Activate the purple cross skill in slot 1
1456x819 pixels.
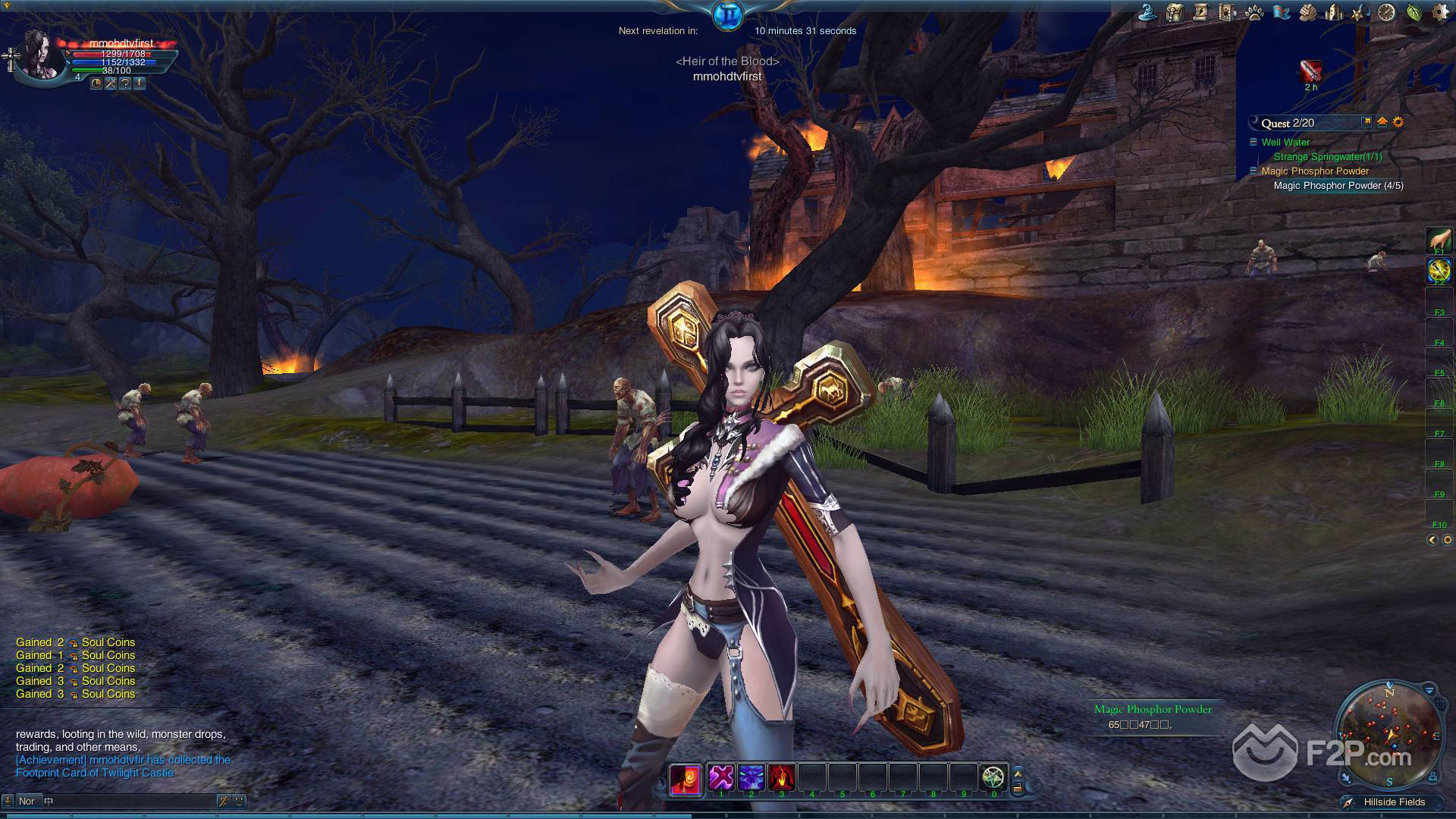[x=720, y=777]
